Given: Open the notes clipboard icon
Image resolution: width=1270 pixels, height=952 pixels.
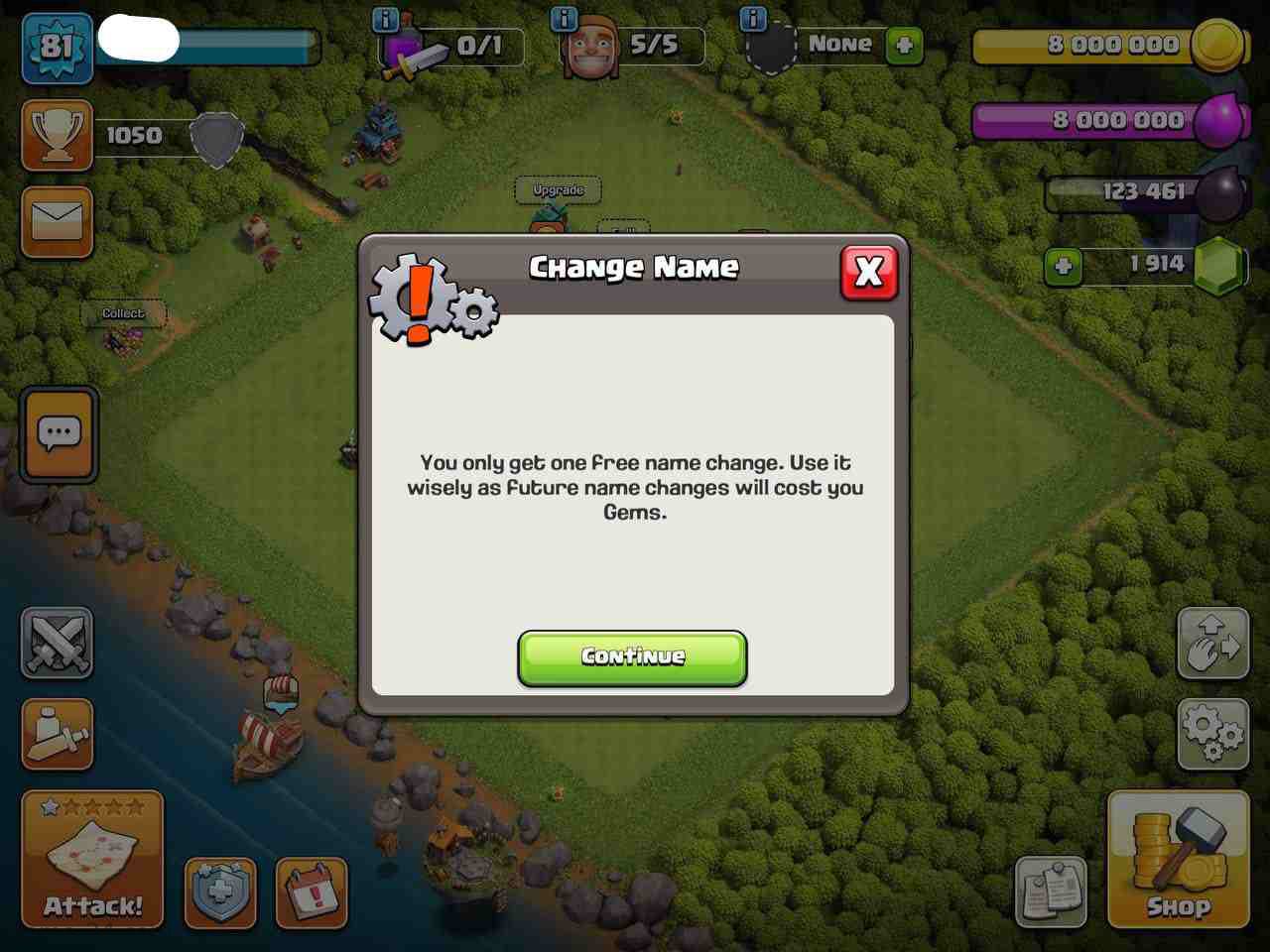Looking at the screenshot, I should (1051, 892).
